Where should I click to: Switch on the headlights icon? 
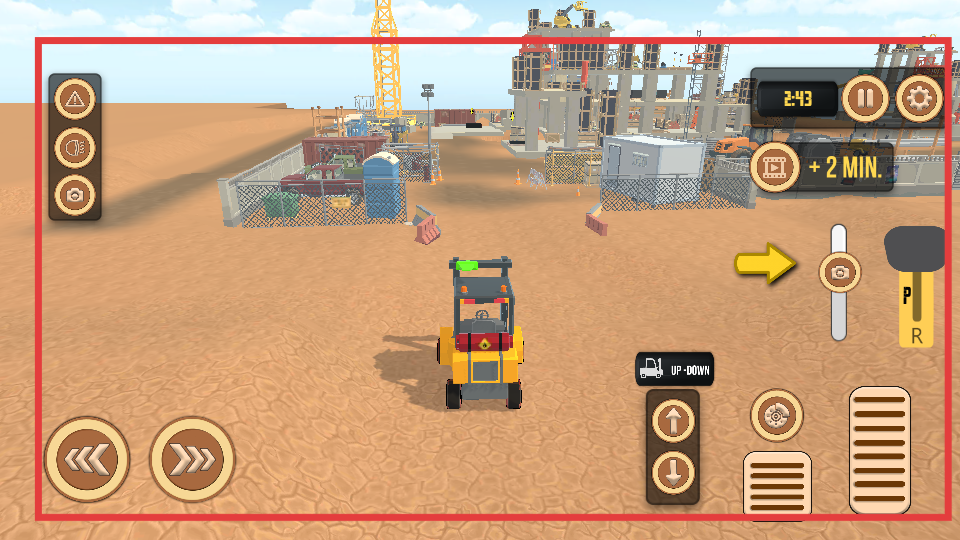(75, 147)
